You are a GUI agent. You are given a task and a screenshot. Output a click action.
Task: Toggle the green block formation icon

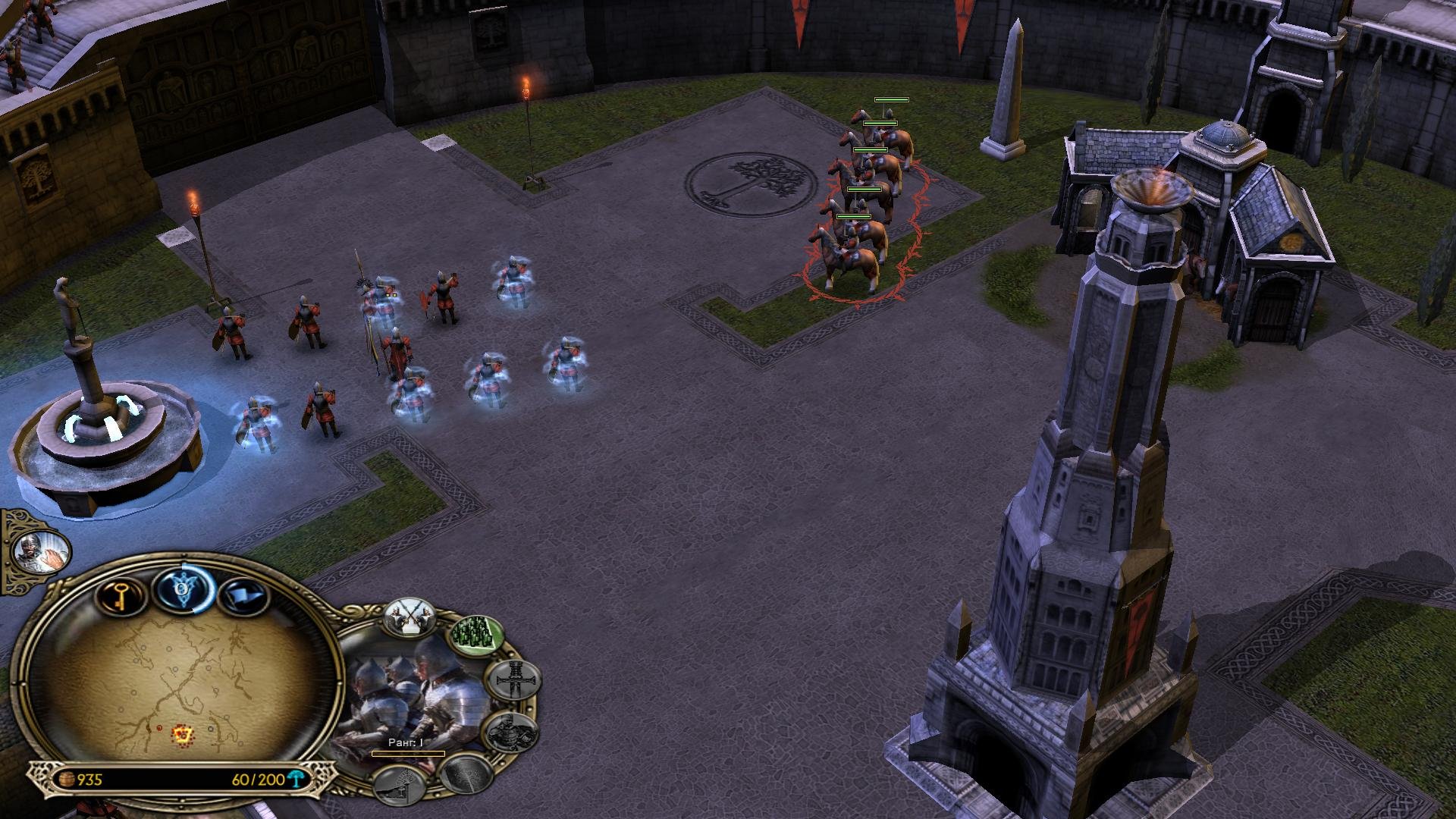pyautogui.click(x=477, y=635)
